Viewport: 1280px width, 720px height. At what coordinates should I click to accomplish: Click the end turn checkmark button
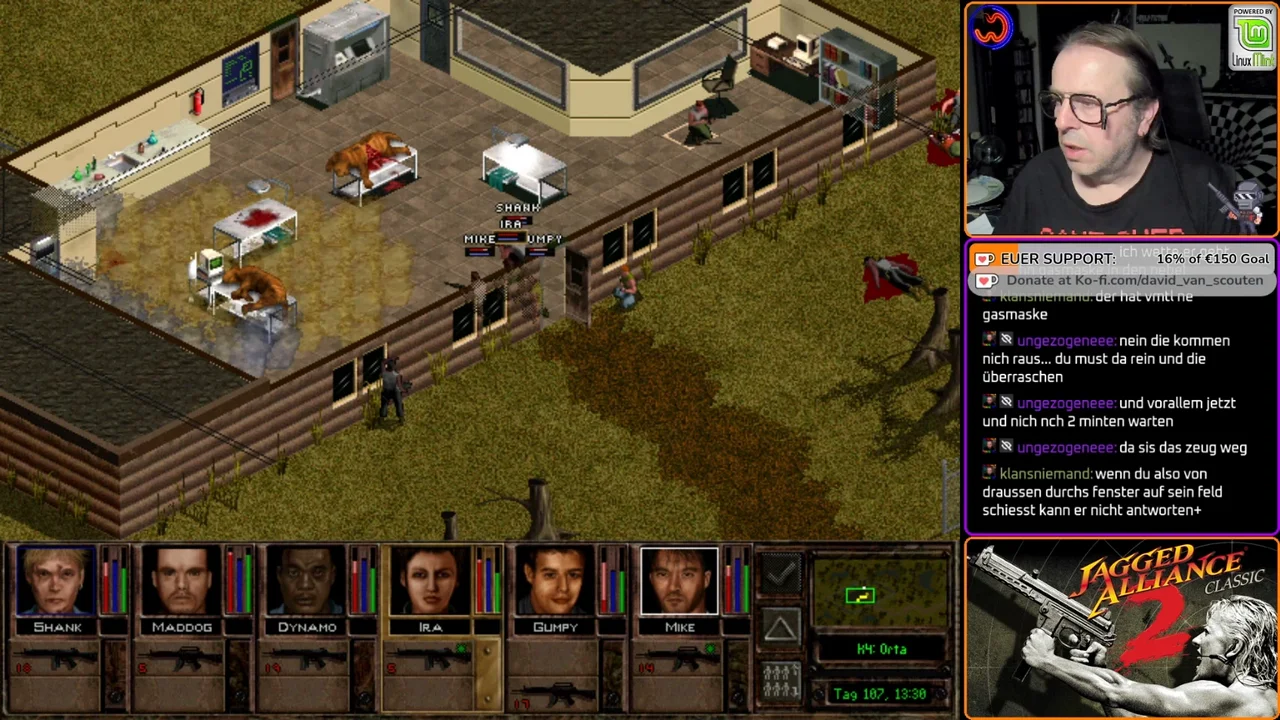(x=781, y=574)
